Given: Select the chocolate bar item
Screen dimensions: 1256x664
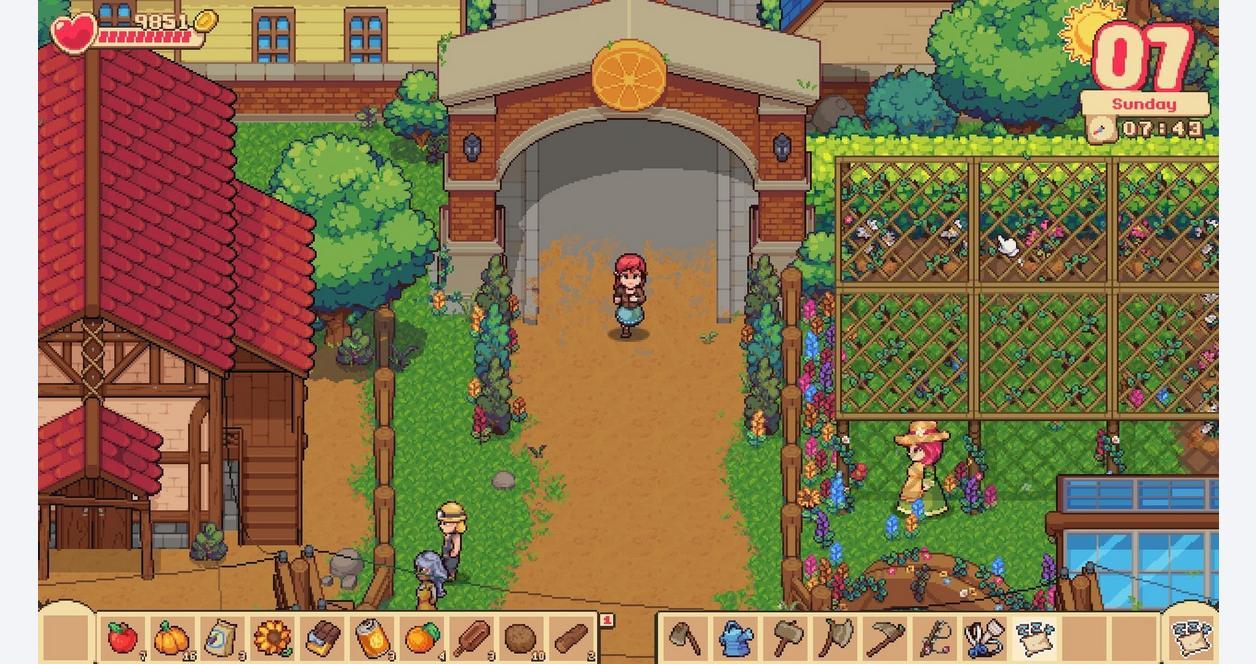Looking at the screenshot, I should [321, 637].
